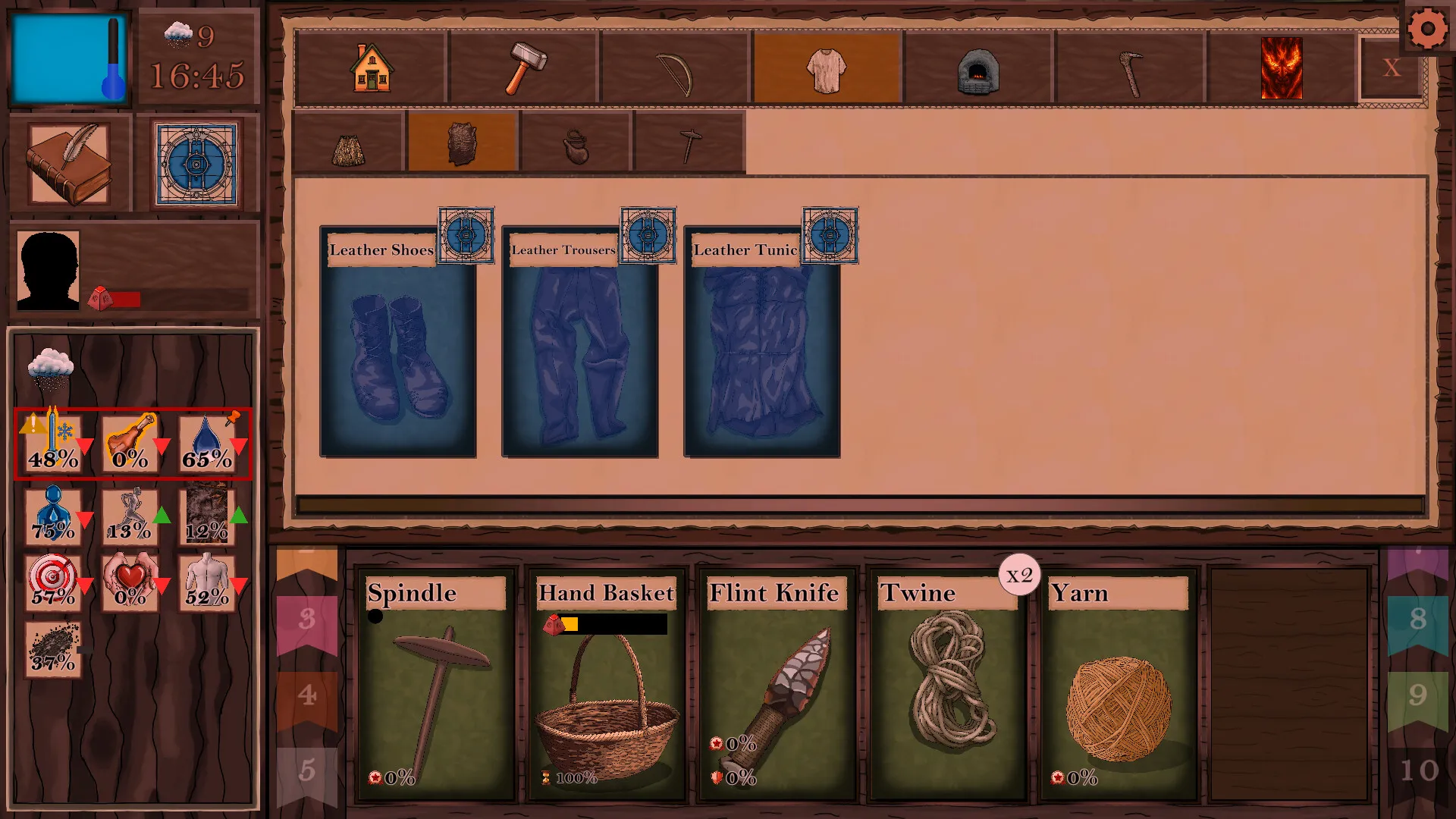Image resolution: width=1456 pixels, height=819 pixels.
Task: Select the grass skirt subcategory icon
Action: [349, 144]
